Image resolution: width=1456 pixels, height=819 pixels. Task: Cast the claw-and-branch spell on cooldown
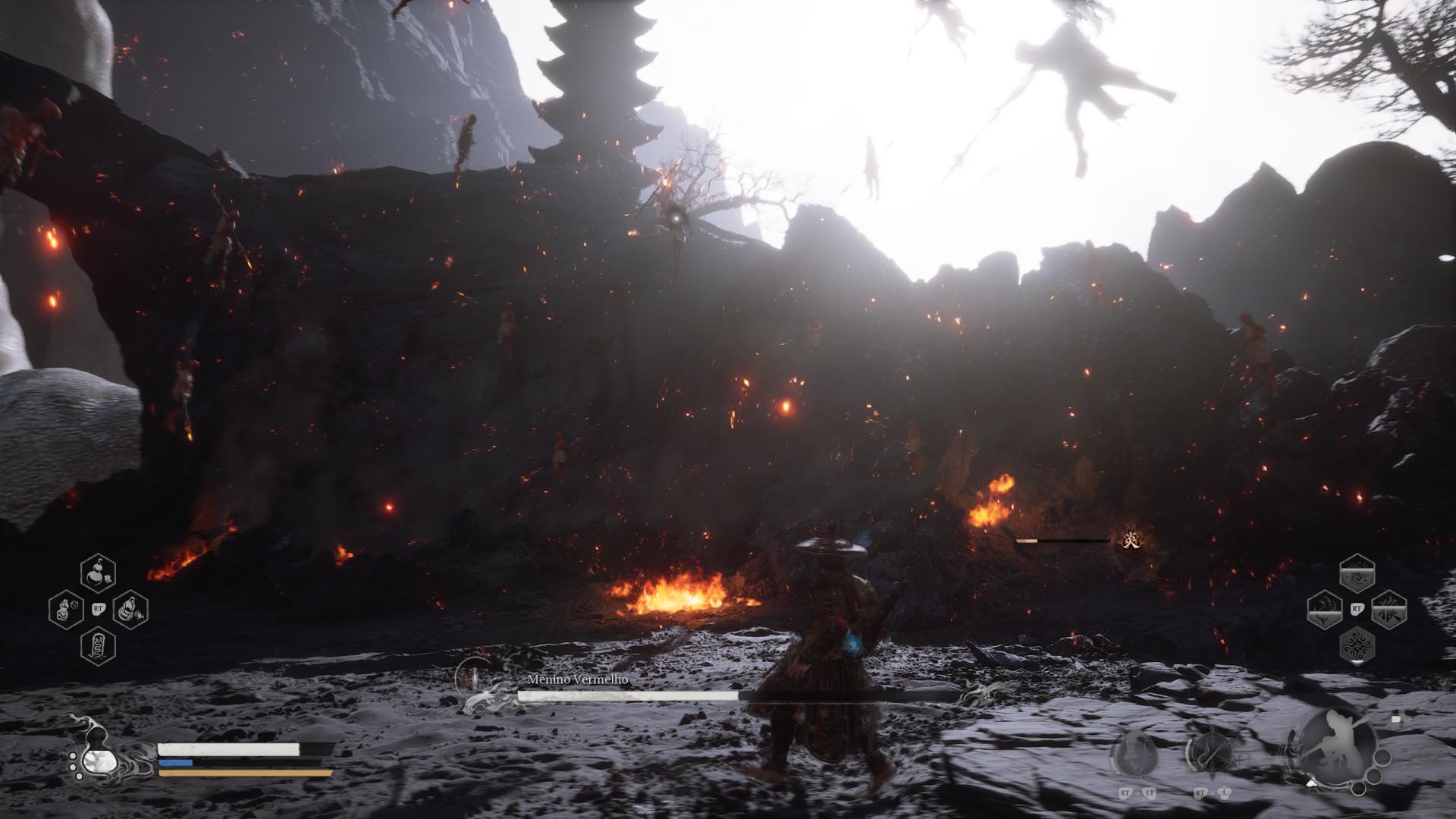(1325, 610)
